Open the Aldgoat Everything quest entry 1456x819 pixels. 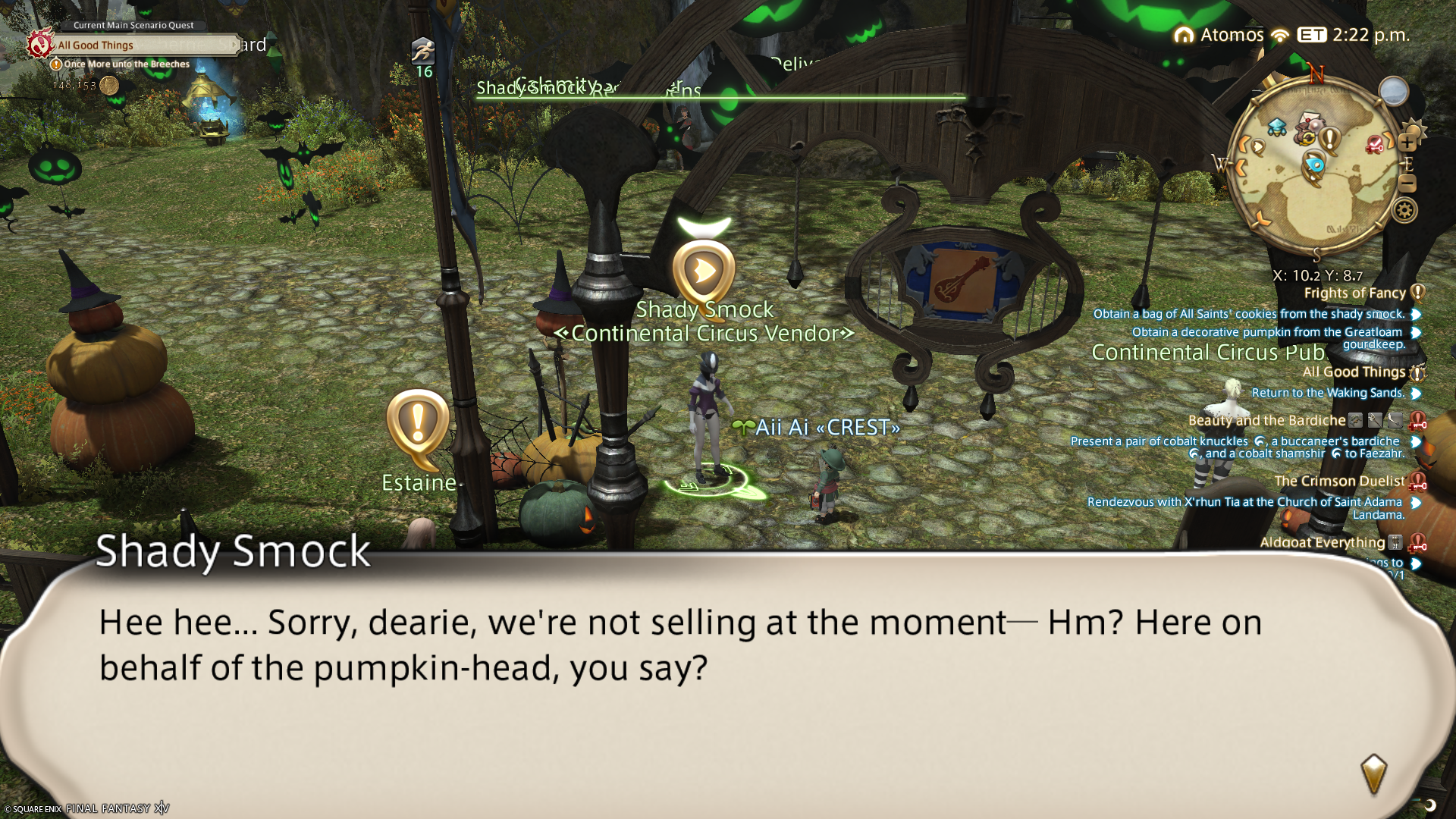[x=1322, y=542]
